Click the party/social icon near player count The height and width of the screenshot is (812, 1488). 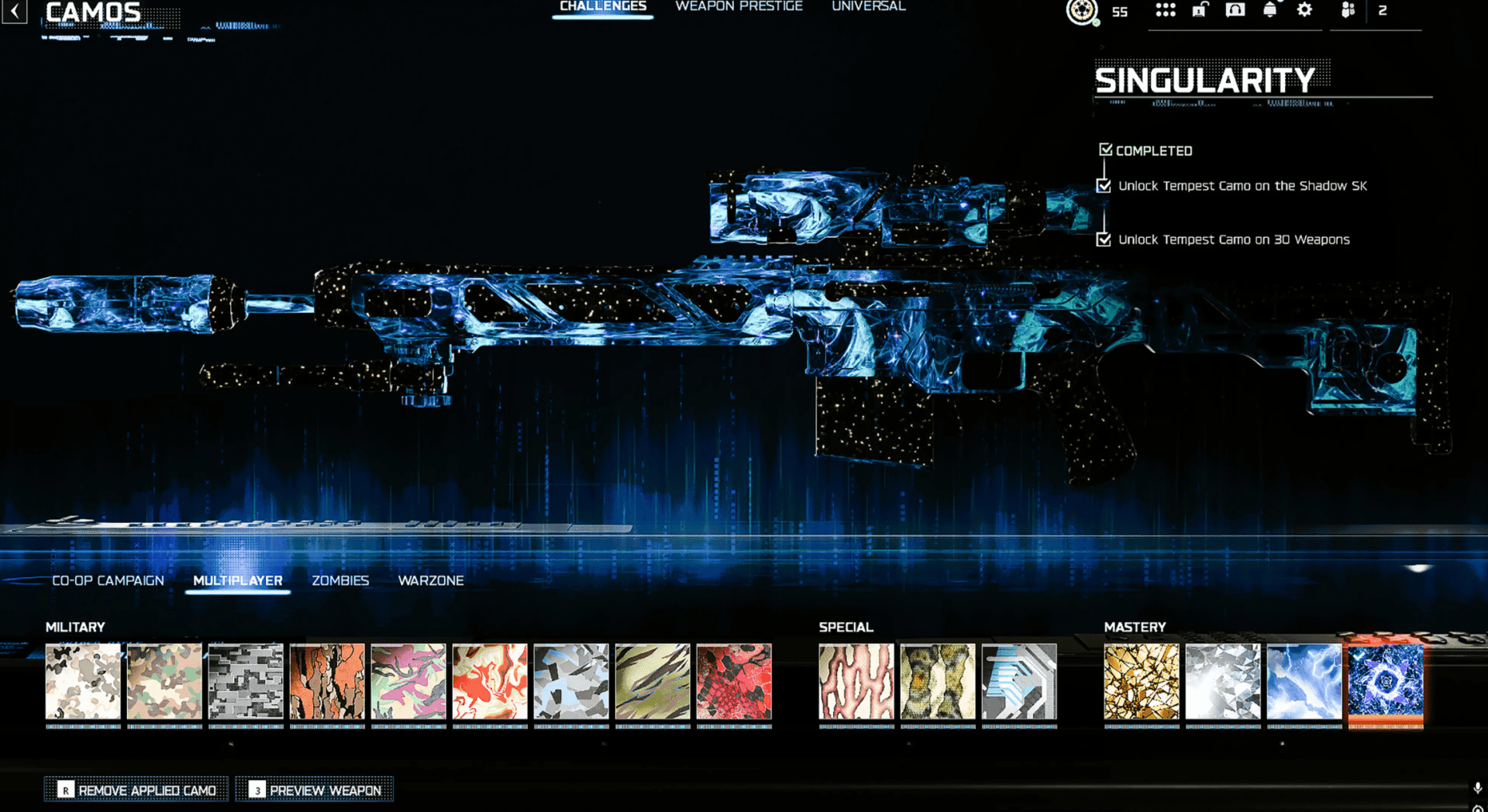(1347, 11)
